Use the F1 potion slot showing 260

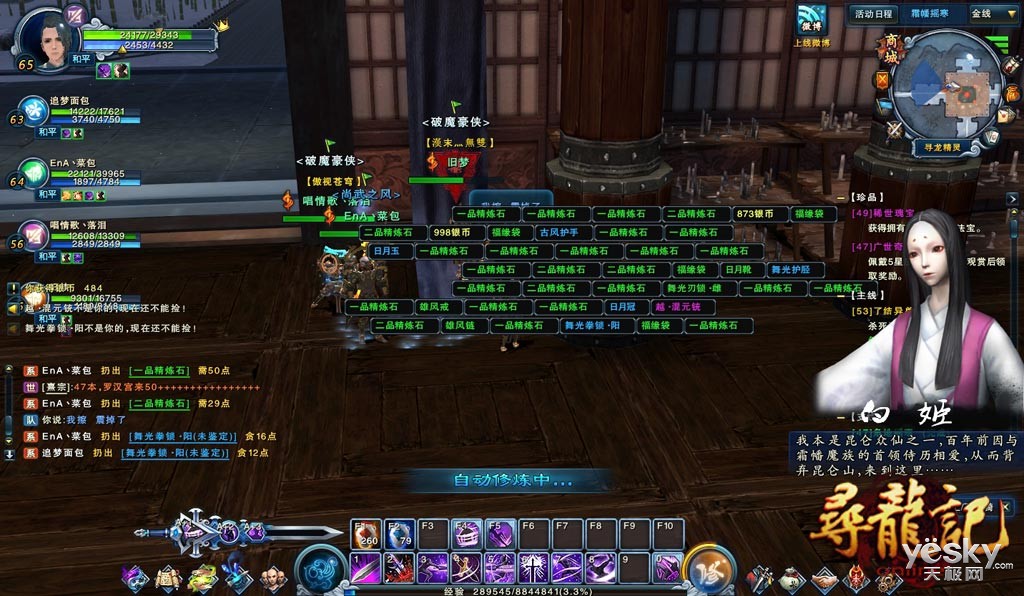point(366,534)
